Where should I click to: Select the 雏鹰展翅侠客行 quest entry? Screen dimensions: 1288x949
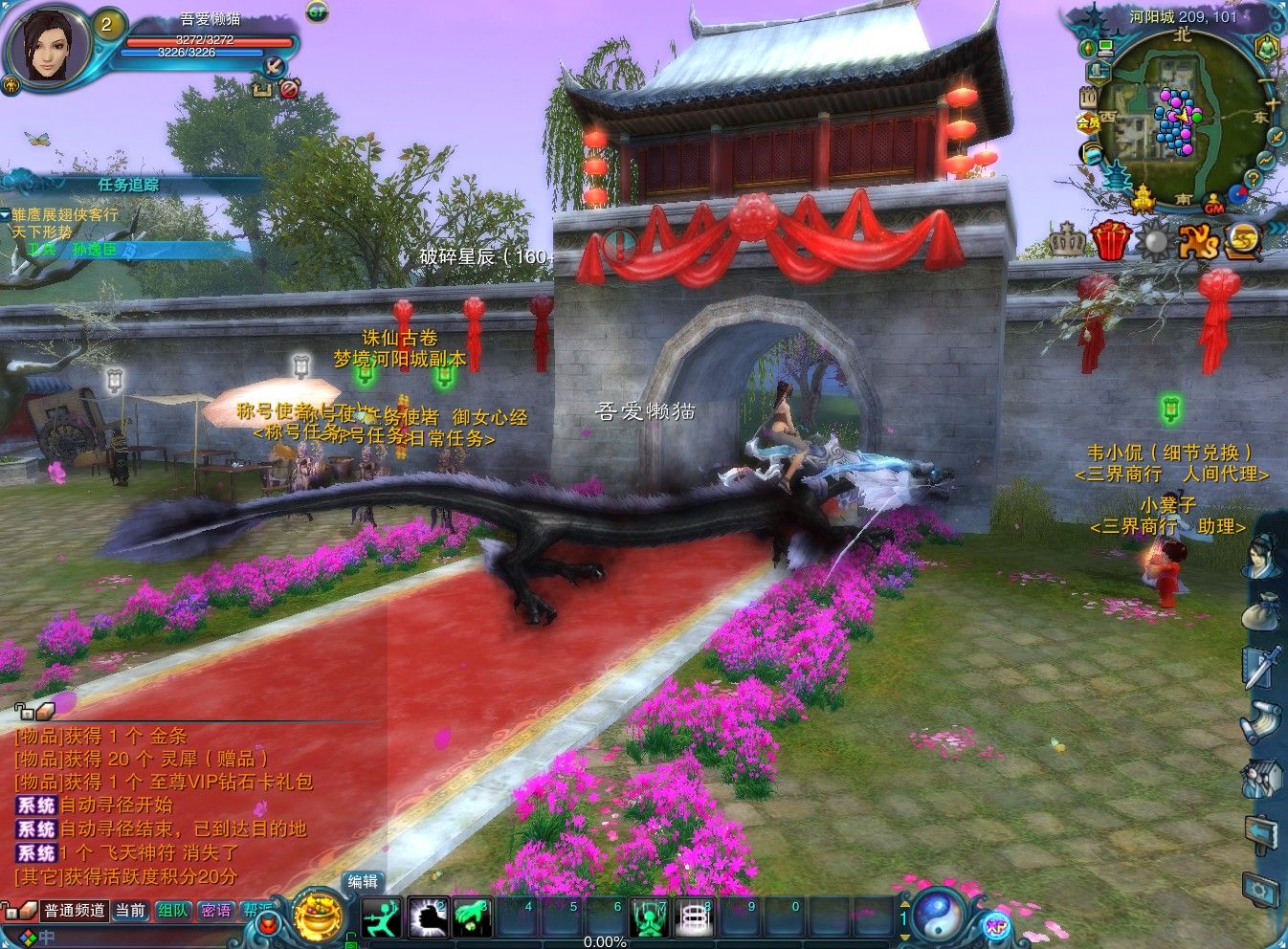click(65, 215)
